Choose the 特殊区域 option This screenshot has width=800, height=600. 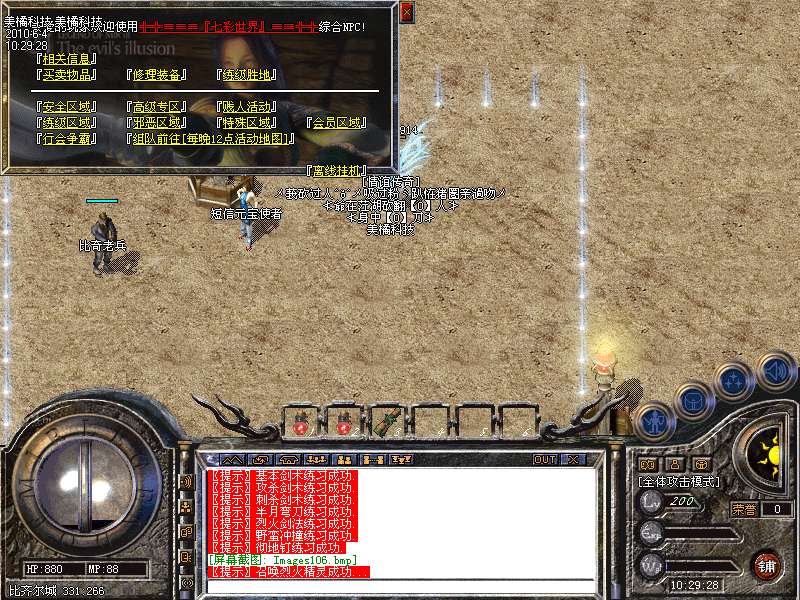pyautogui.click(x=246, y=123)
